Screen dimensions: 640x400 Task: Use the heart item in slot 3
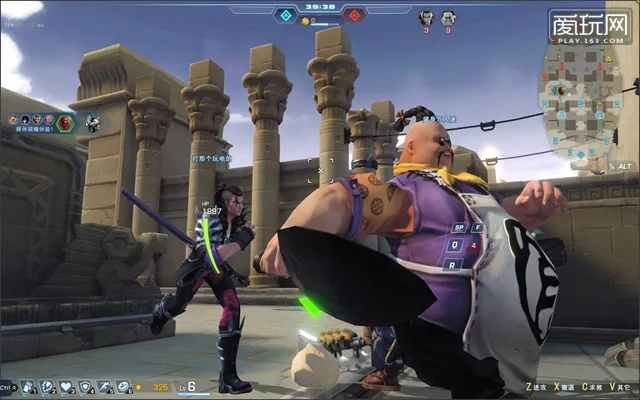[66, 386]
